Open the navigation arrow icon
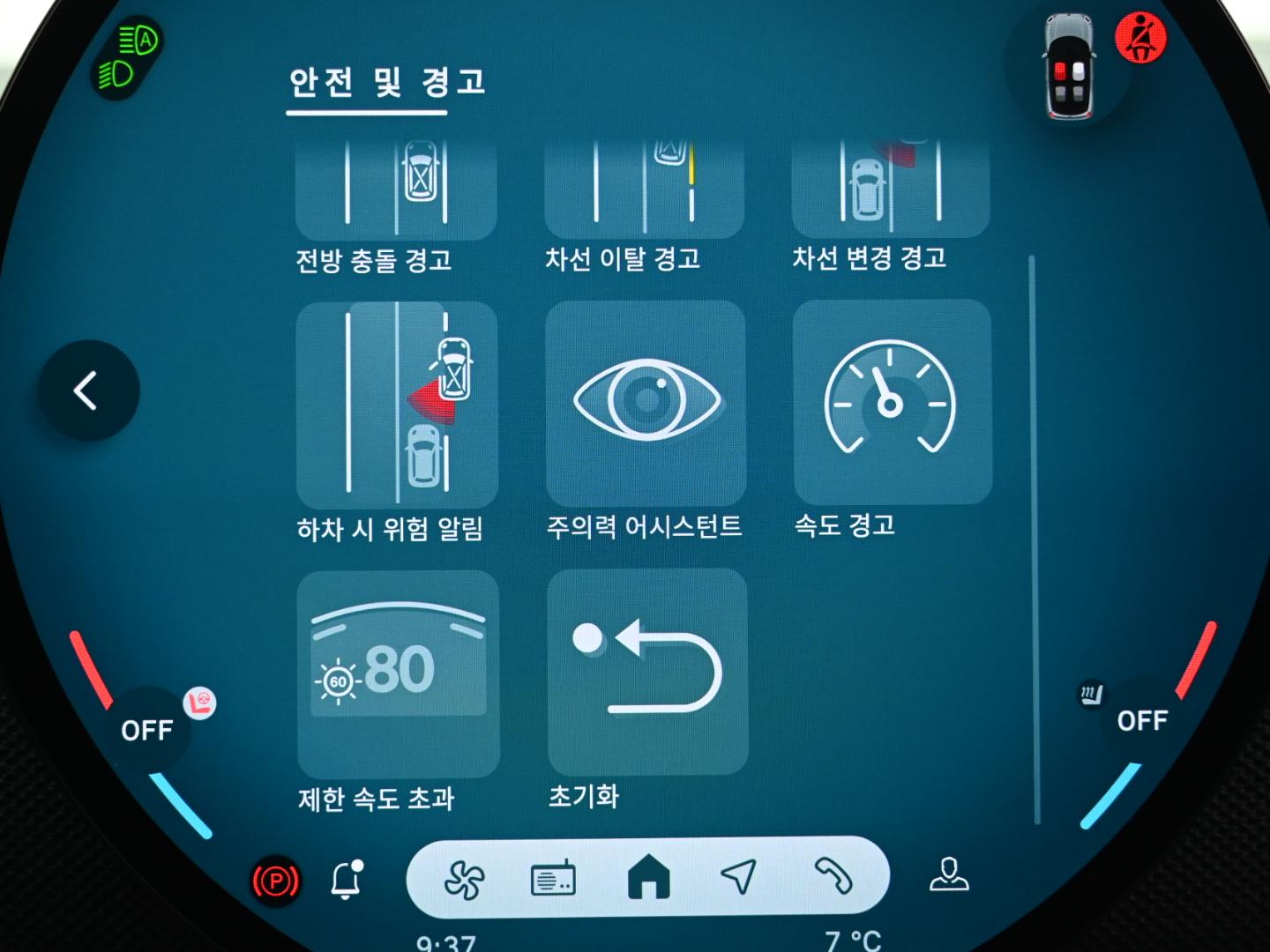The height and width of the screenshot is (952, 1270). pyautogui.click(x=739, y=876)
